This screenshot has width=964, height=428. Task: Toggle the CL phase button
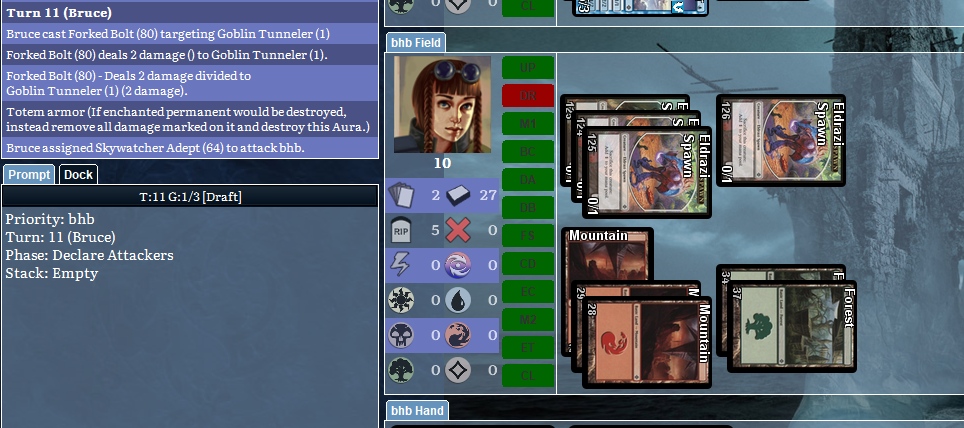tap(527, 376)
